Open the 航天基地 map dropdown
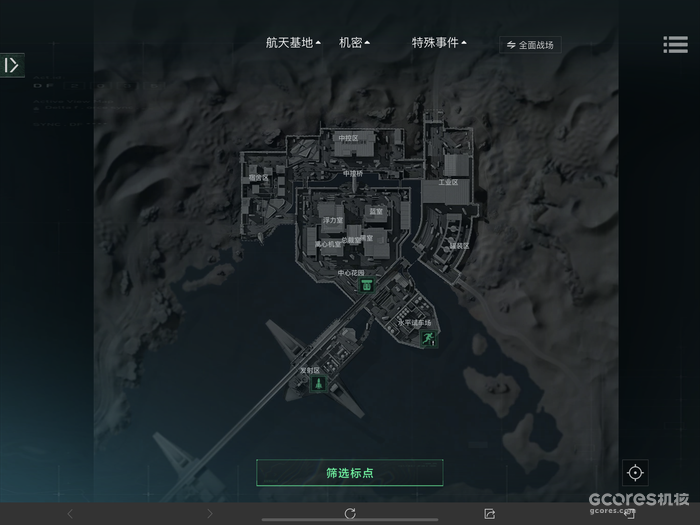This screenshot has height=525, width=700. (293, 43)
